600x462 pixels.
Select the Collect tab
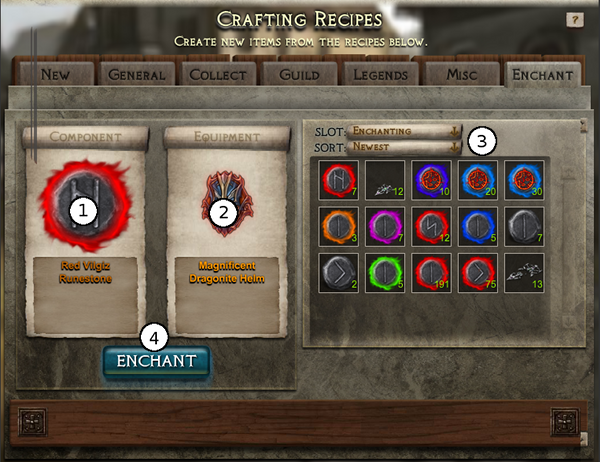pyautogui.click(x=219, y=75)
